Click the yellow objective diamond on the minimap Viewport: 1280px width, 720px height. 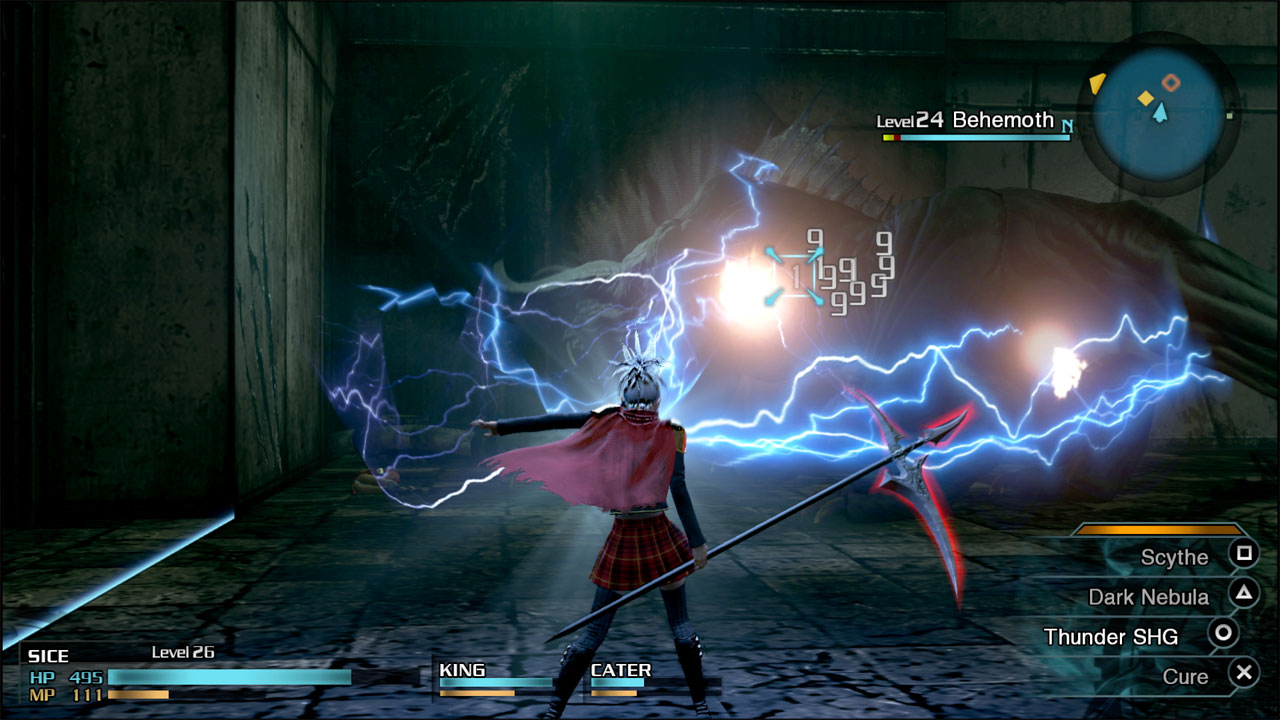pos(1146,98)
